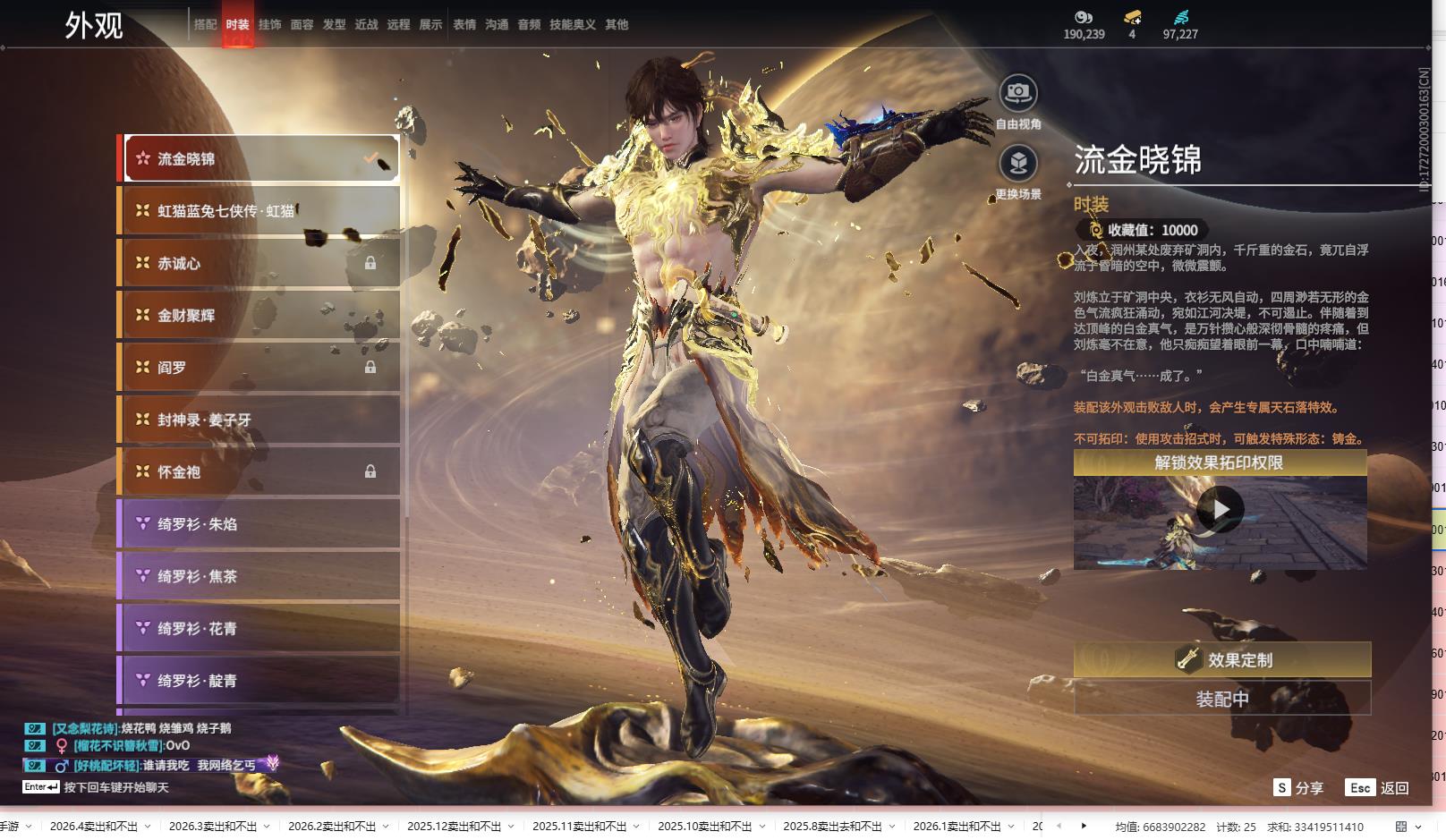Open the 面容 appearance tab
The image size is (1446, 840).
pyautogui.click(x=302, y=25)
